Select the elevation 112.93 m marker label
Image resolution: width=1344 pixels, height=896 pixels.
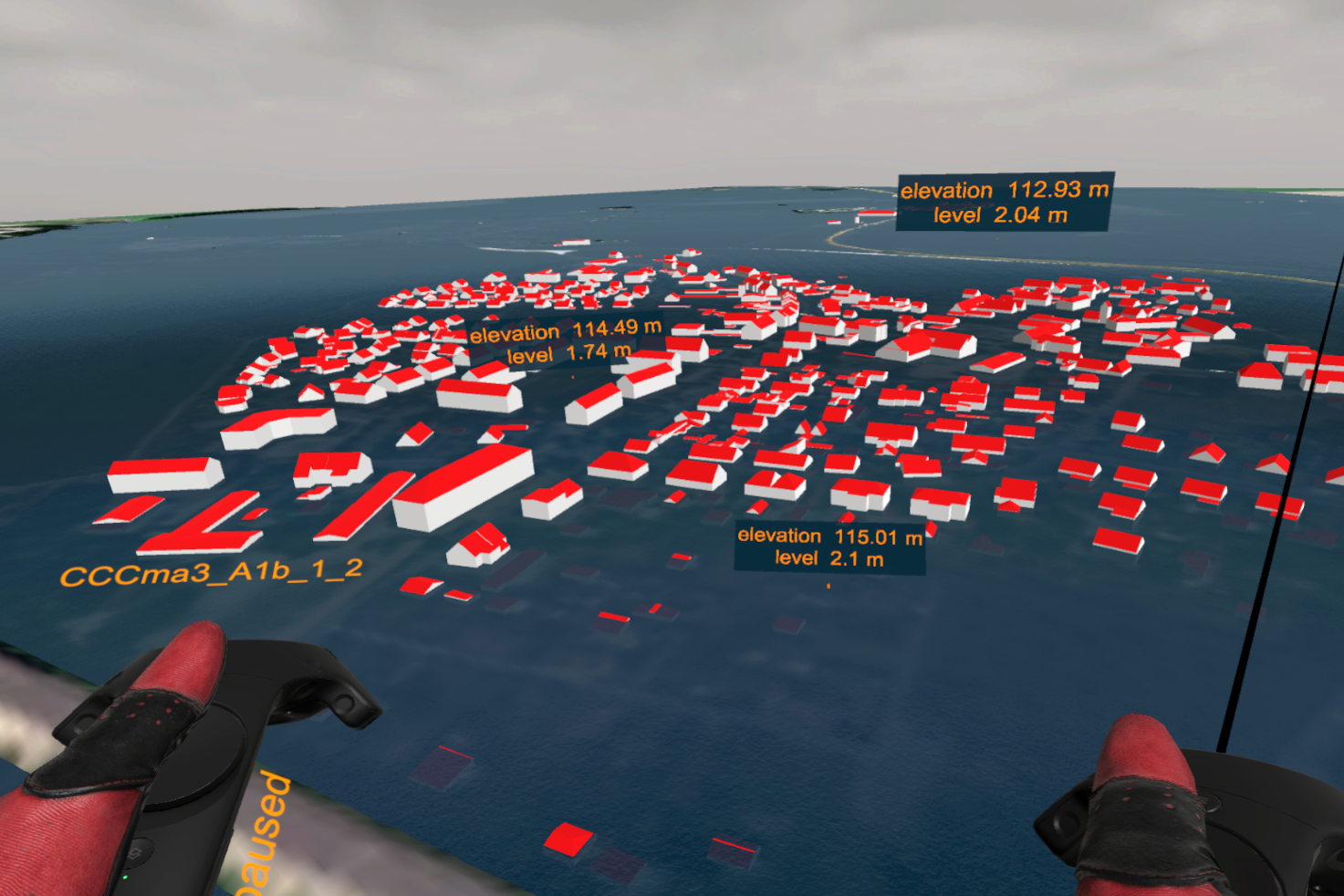pos(1004,202)
